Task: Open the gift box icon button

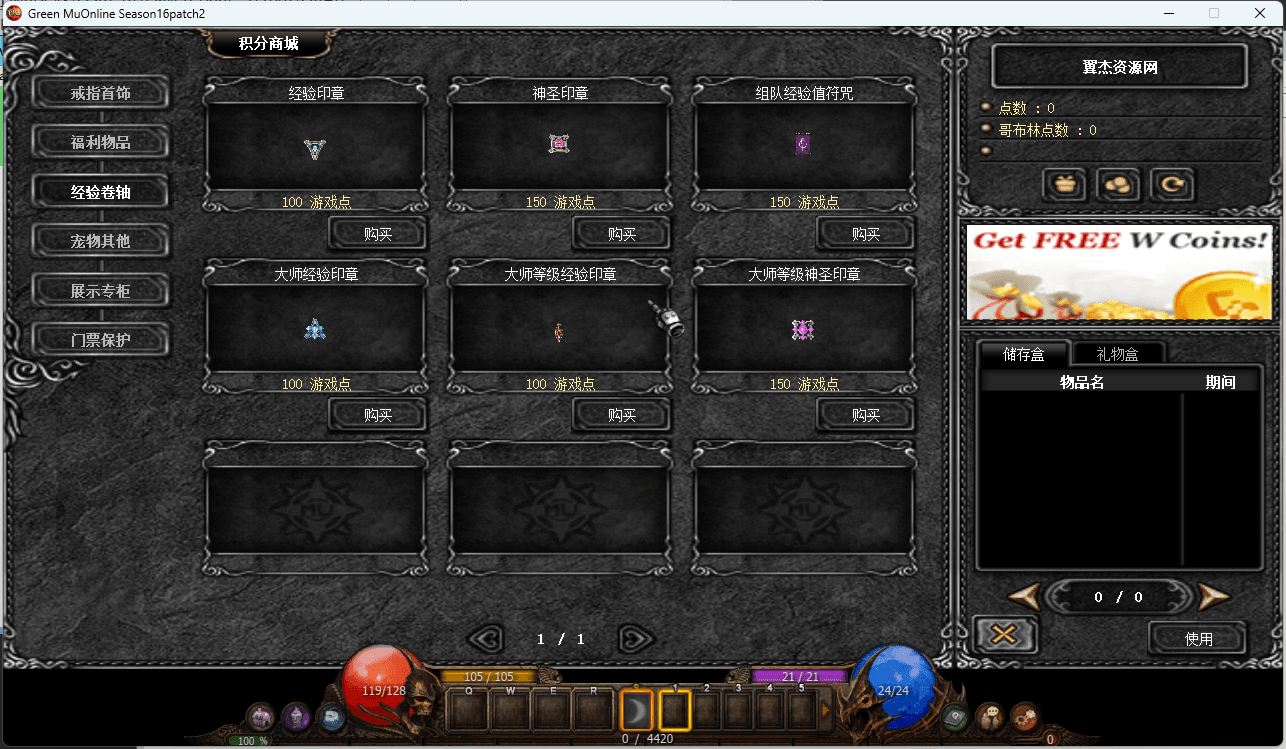Action: pos(1065,185)
